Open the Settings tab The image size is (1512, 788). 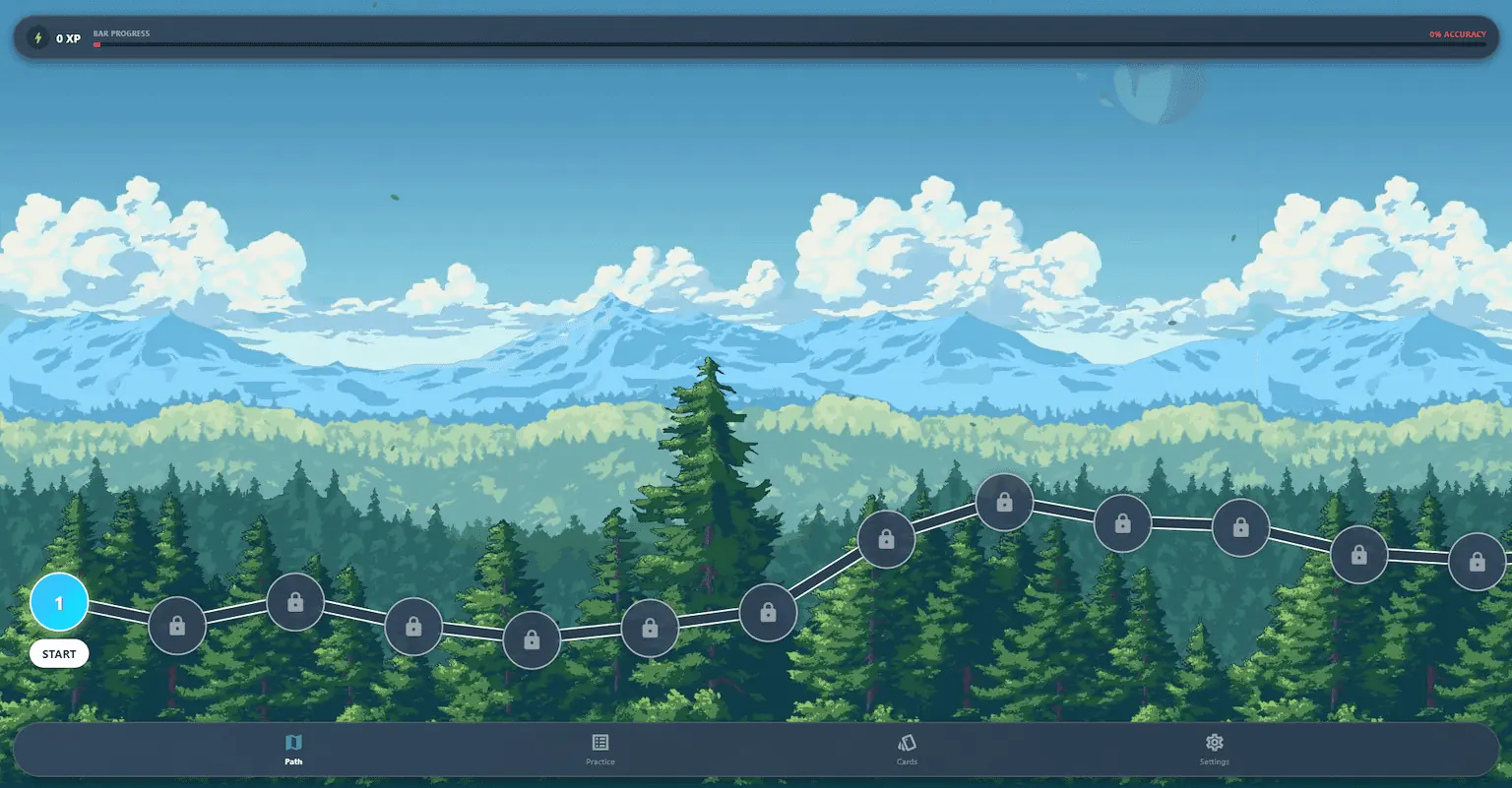tap(1214, 749)
